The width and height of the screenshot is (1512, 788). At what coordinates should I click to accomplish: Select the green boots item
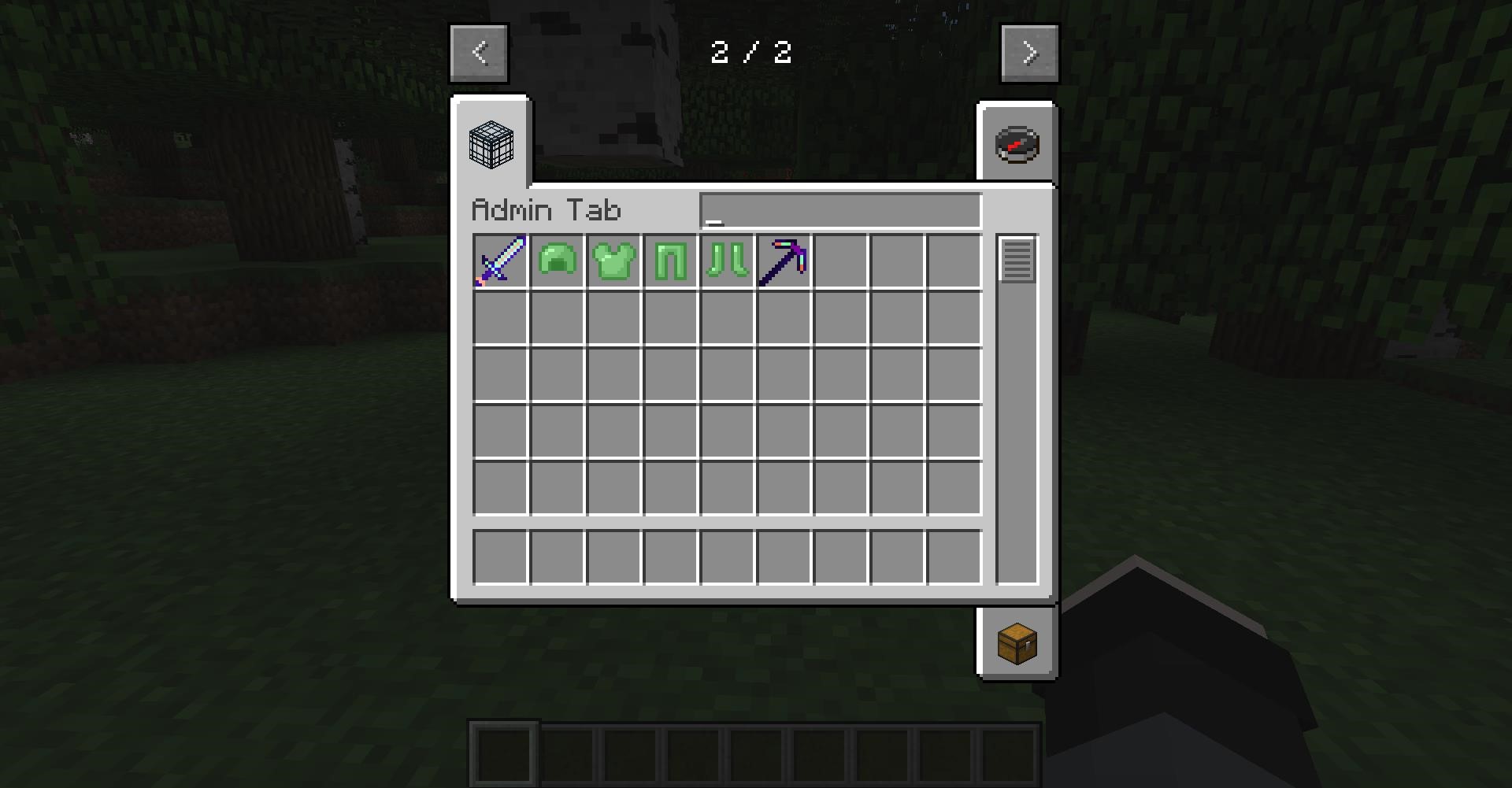click(727, 261)
